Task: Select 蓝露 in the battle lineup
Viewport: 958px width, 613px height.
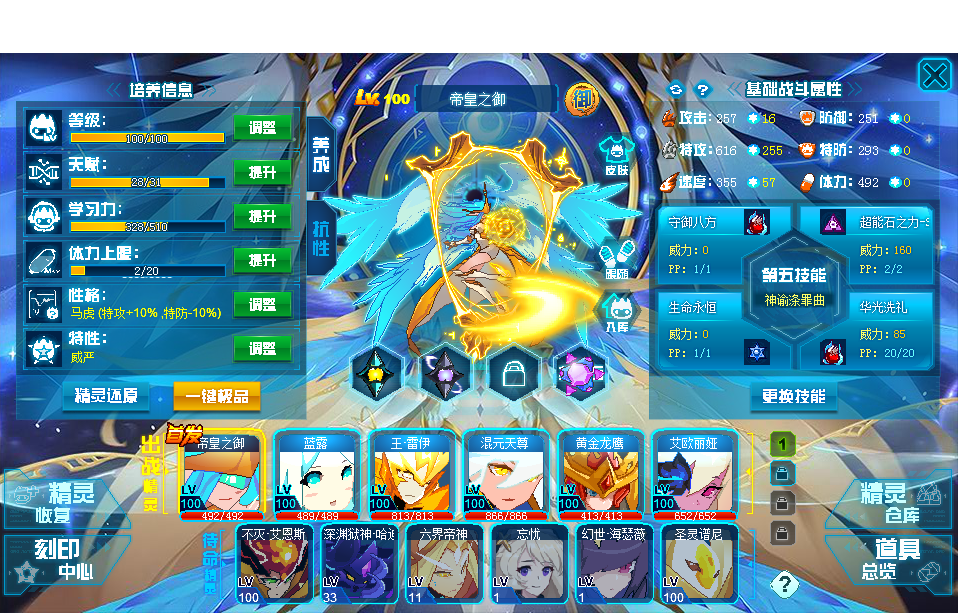Action: (x=316, y=475)
